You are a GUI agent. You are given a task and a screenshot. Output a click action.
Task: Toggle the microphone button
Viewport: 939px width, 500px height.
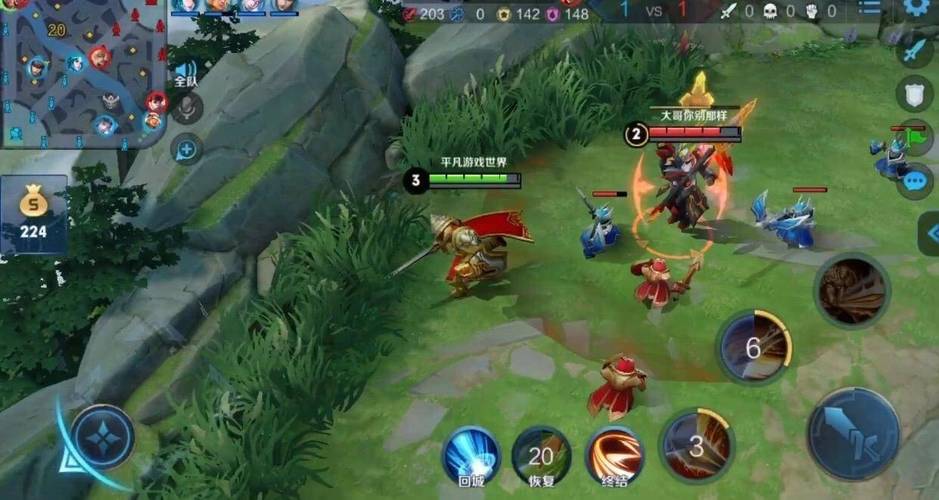(x=186, y=108)
